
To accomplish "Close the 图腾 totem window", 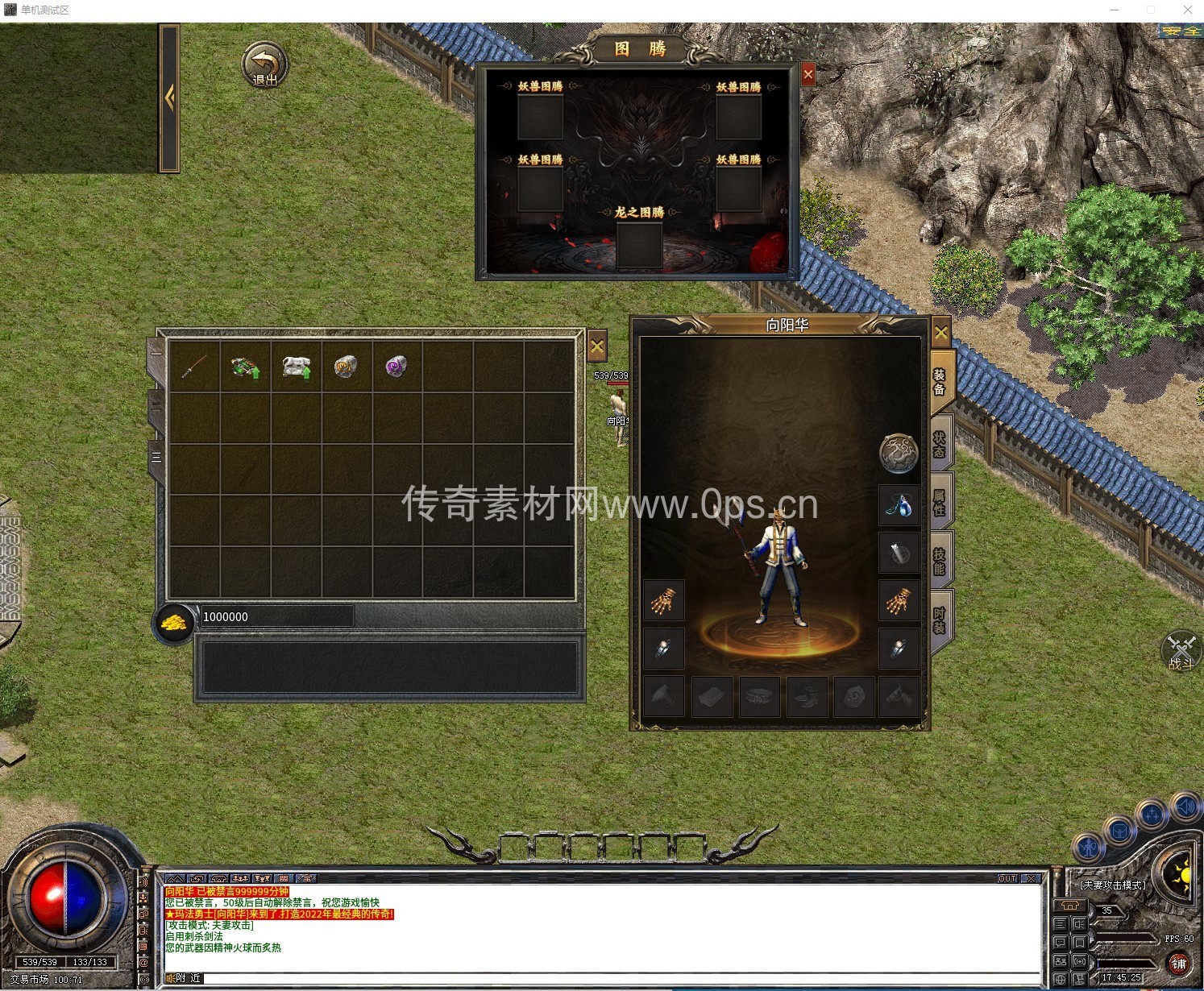I will 808,75.
